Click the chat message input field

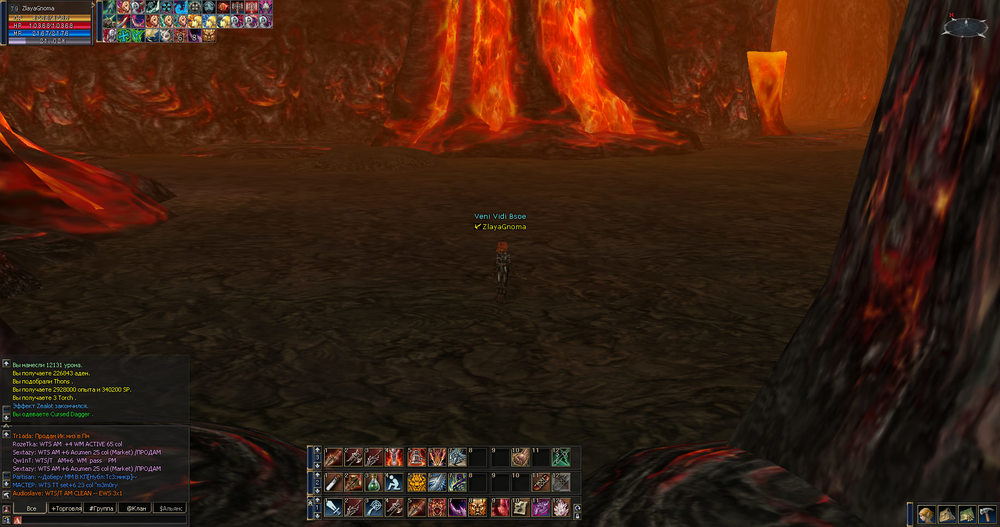coord(100,520)
